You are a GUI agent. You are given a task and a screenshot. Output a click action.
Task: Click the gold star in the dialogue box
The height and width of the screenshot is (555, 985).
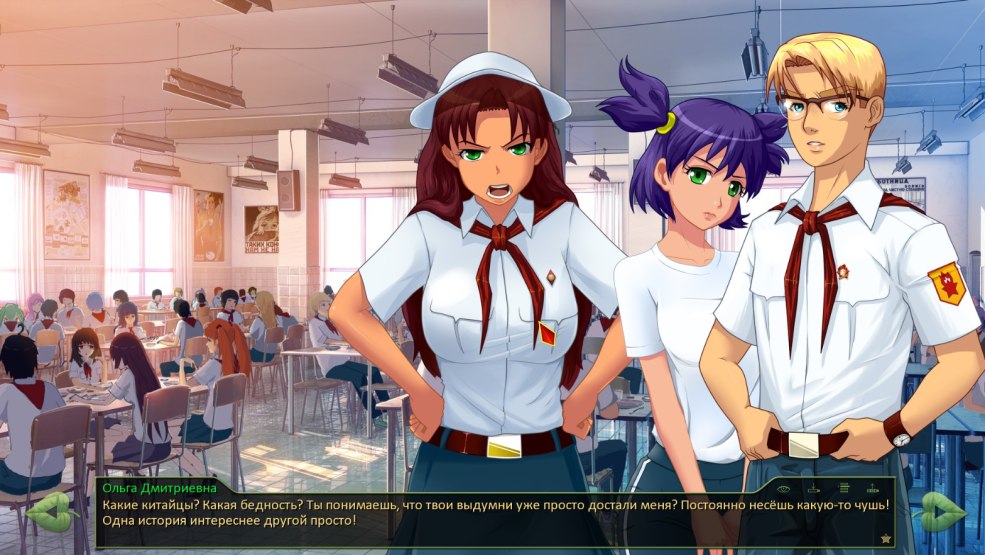(x=886, y=538)
